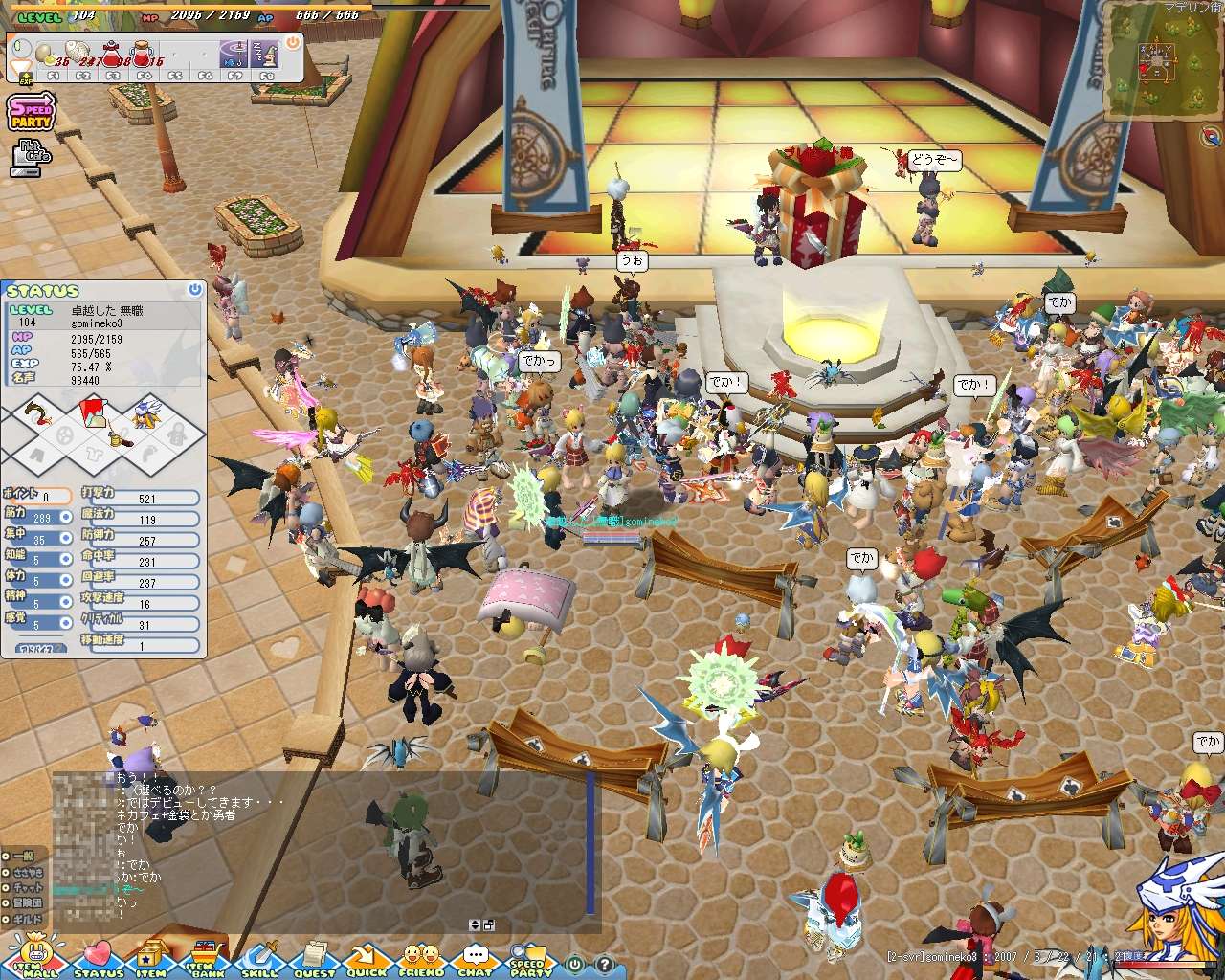Viewport: 1225px width, 980px height.
Task: Activate the fishing skill in slot F7
Action: click(235, 54)
